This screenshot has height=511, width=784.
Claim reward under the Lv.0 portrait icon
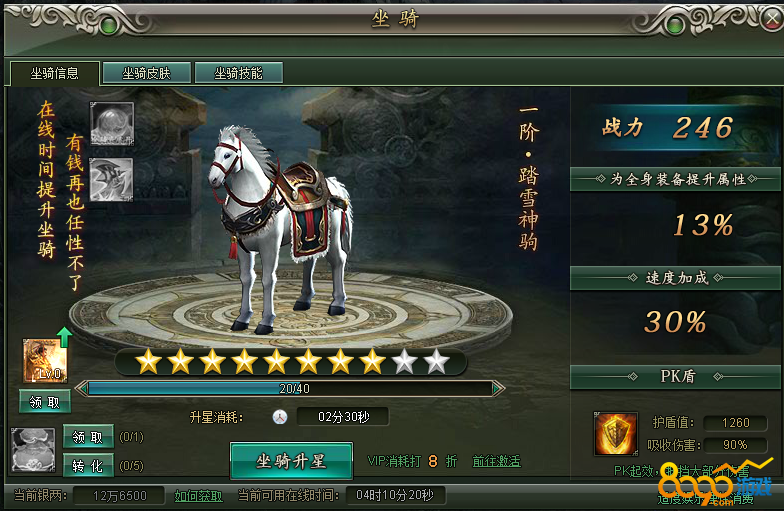click(x=45, y=402)
